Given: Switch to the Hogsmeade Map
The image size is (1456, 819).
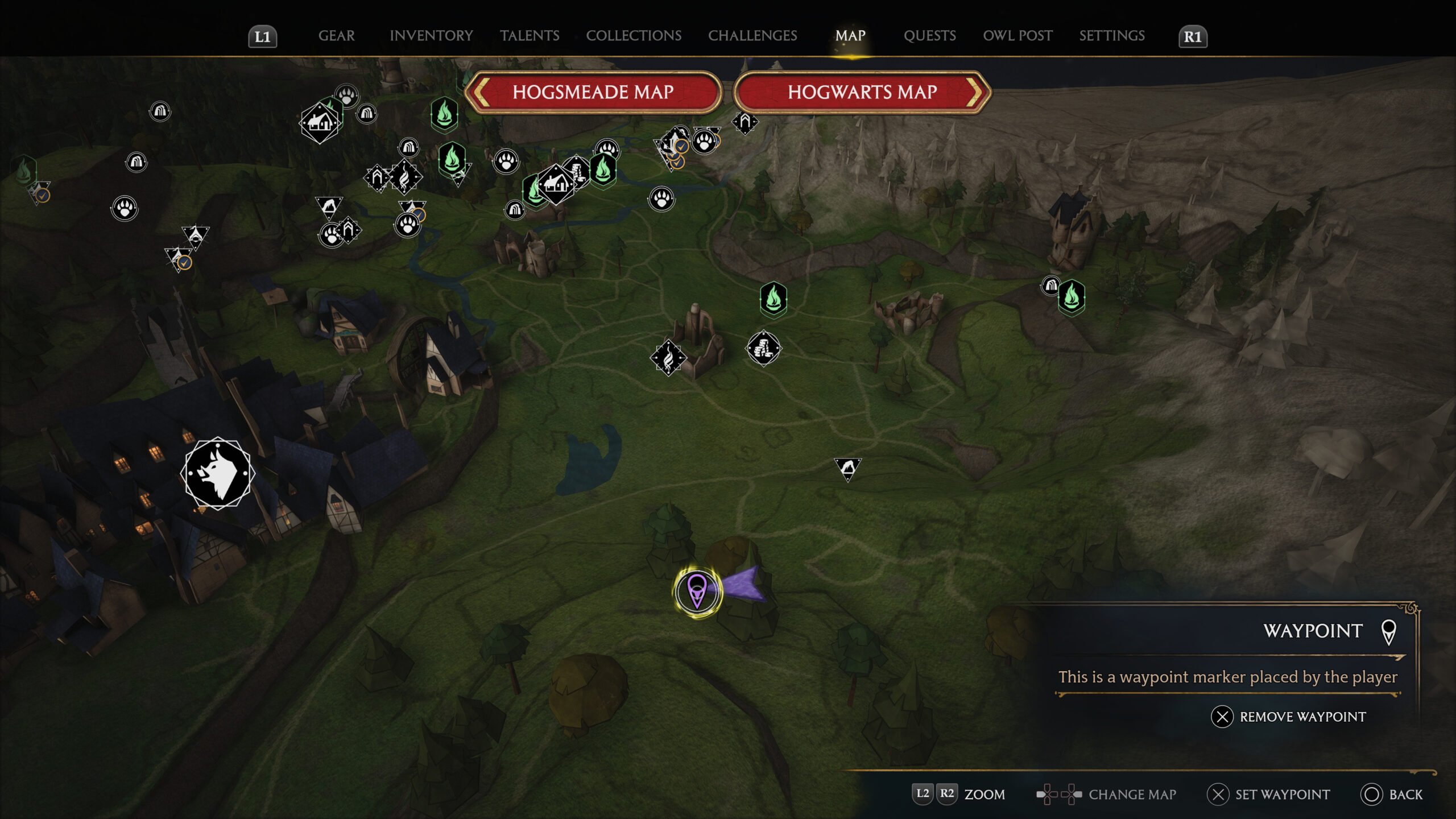Looking at the screenshot, I should tap(593, 92).
